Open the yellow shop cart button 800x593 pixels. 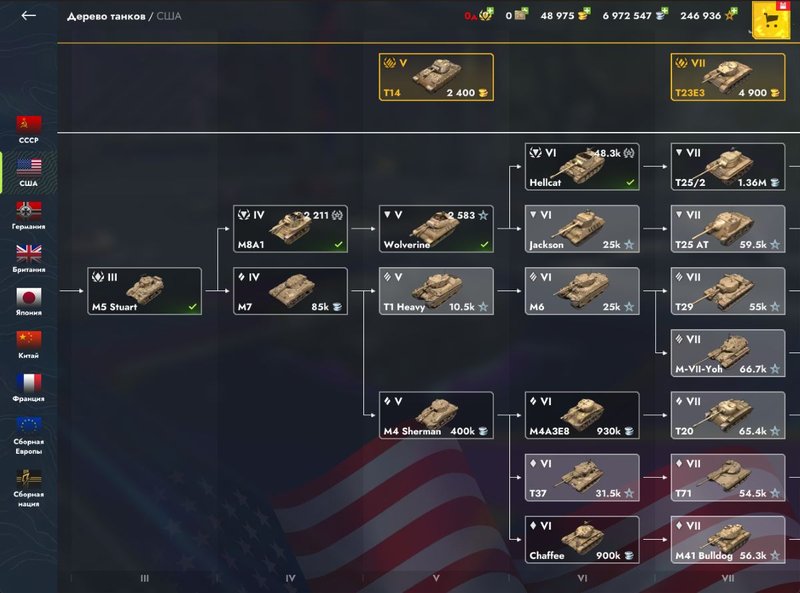[x=771, y=19]
